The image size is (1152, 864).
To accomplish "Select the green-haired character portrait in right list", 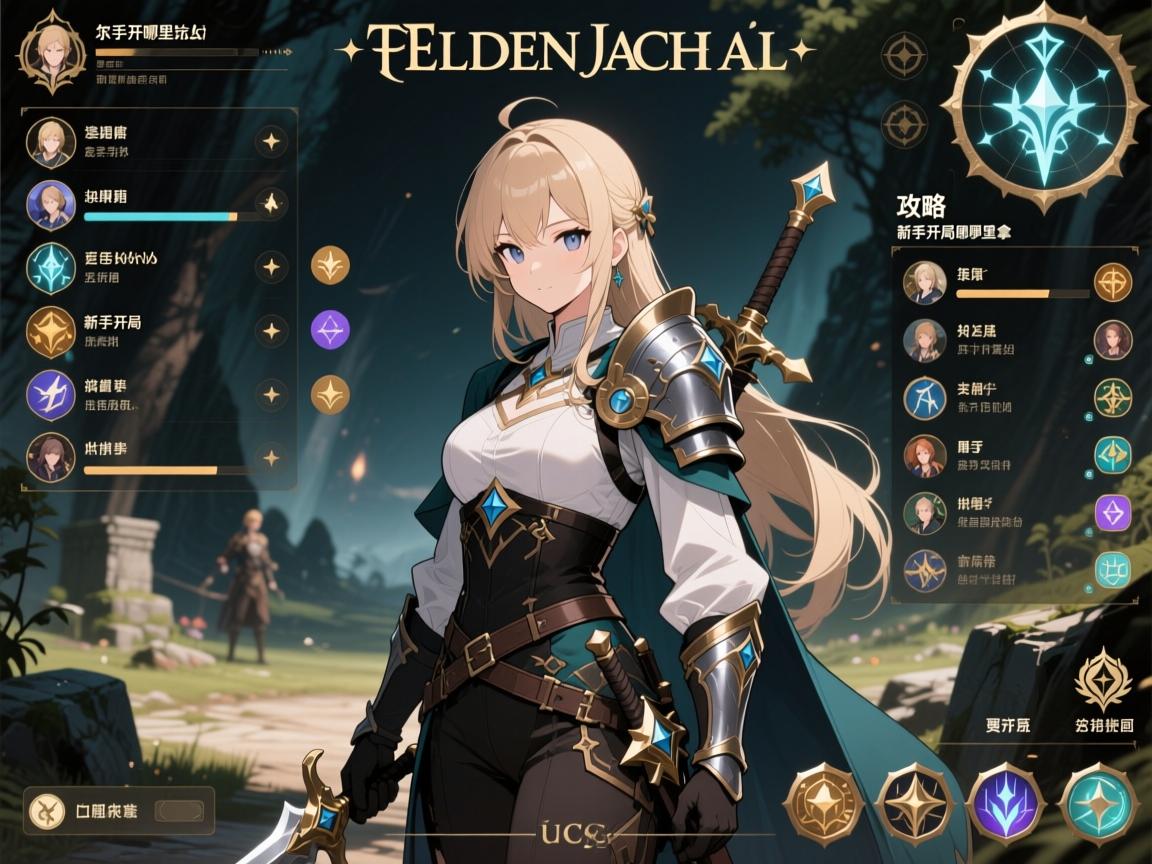I will coord(924,513).
